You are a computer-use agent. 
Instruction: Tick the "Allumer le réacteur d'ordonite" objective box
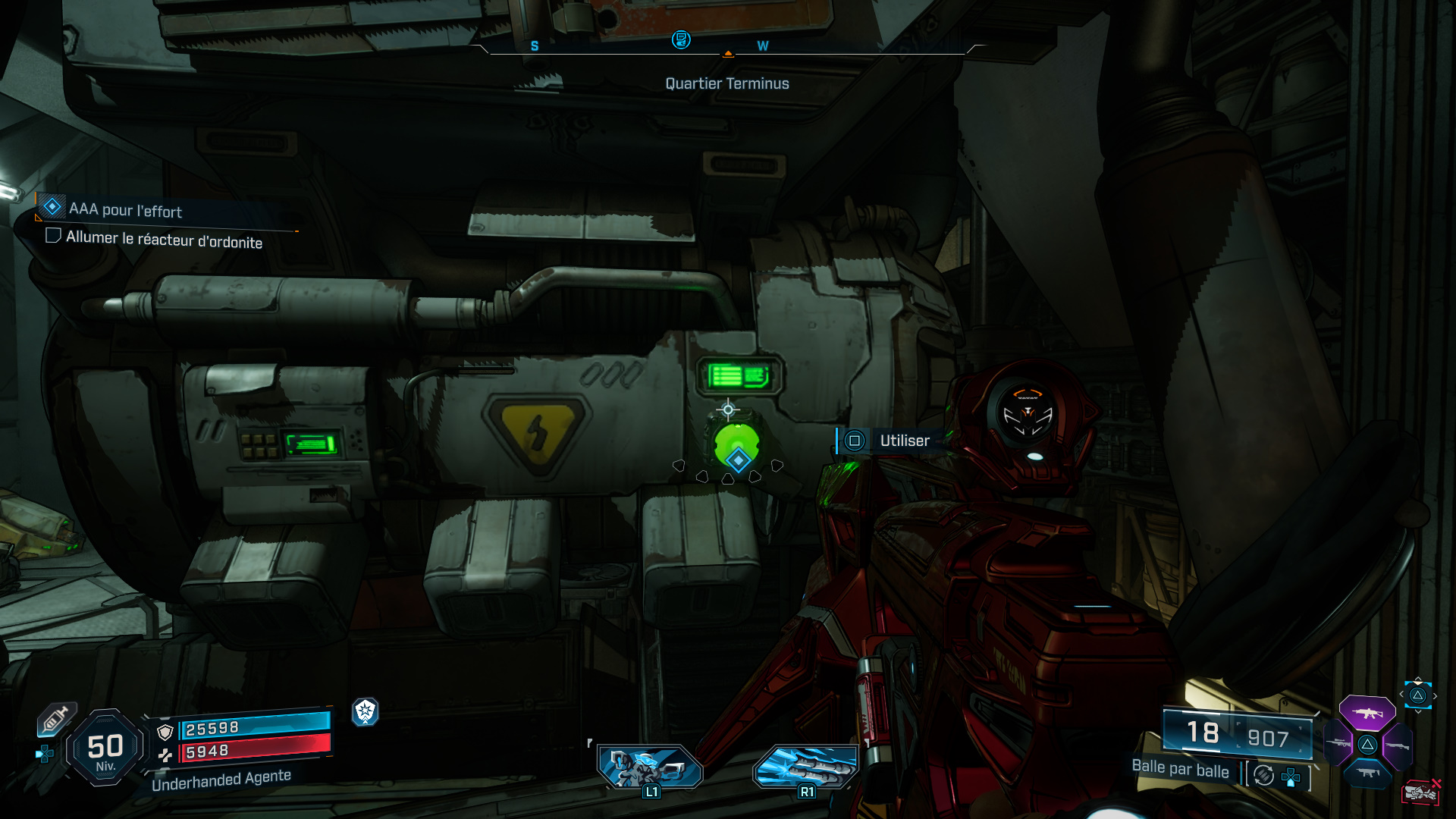point(53,236)
